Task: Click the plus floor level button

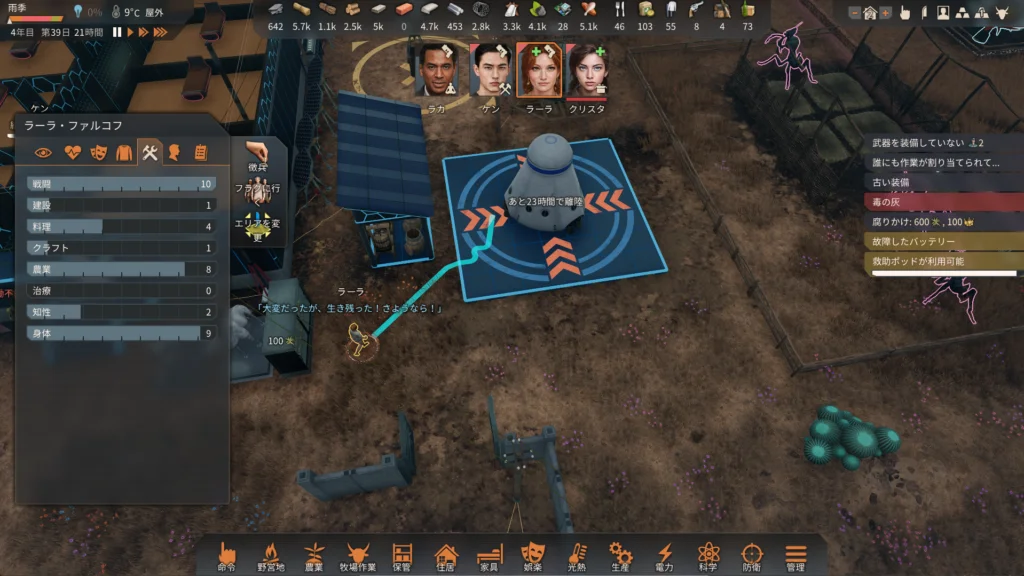Action: click(884, 13)
